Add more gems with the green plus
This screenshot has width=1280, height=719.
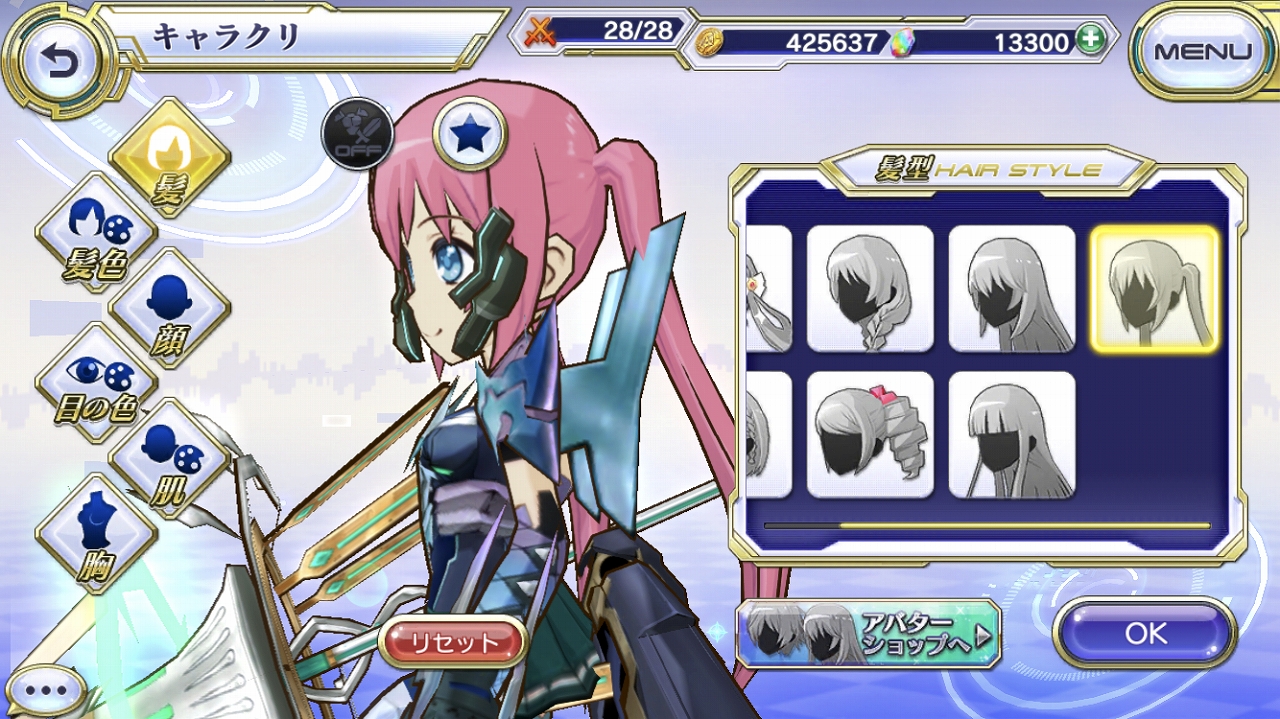(1089, 41)
